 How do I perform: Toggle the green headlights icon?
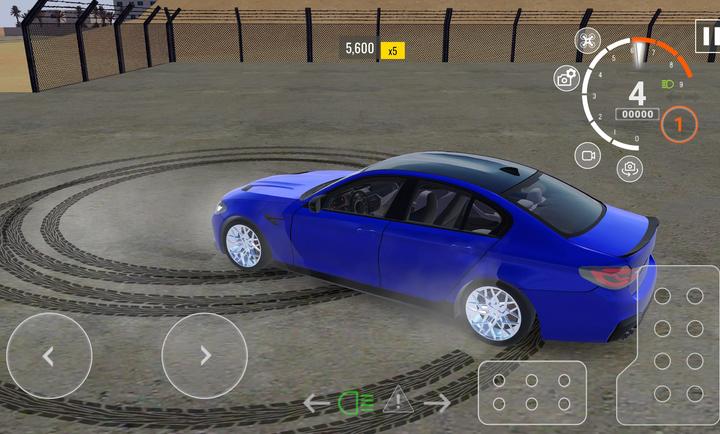click(x=356, y=403)
